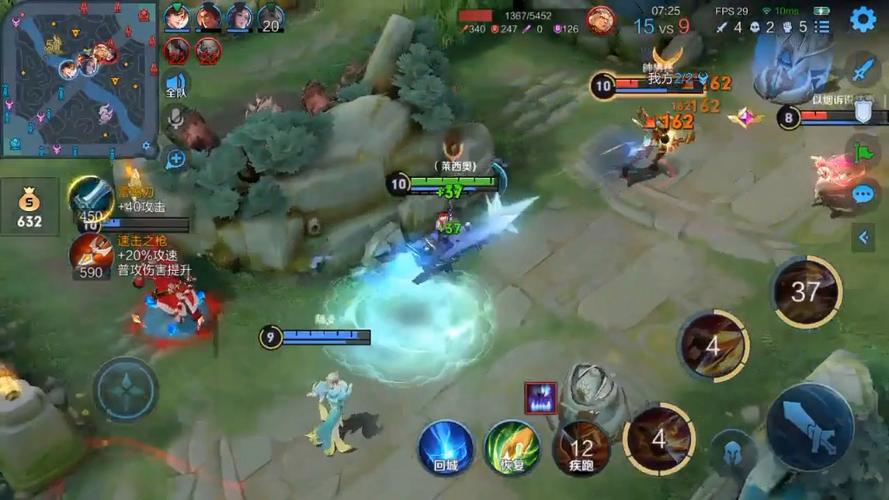The width and height of the screenshot is (889, 500).
Task: Send the sword attack signal
Action: (x=862, y=68)
